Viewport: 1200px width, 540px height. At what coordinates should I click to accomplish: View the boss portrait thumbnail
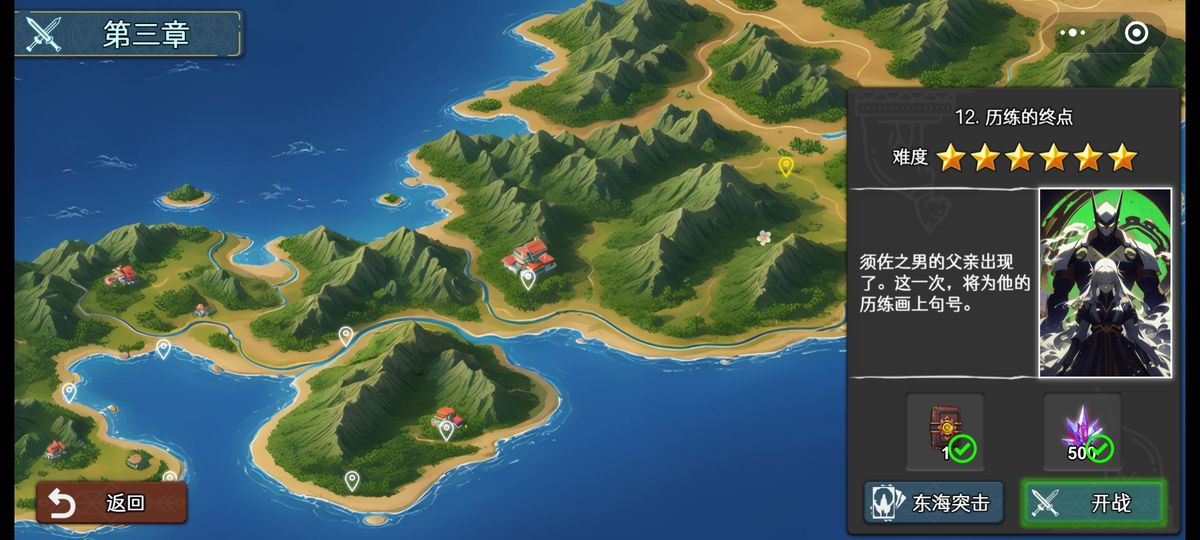pos(1104,282)
